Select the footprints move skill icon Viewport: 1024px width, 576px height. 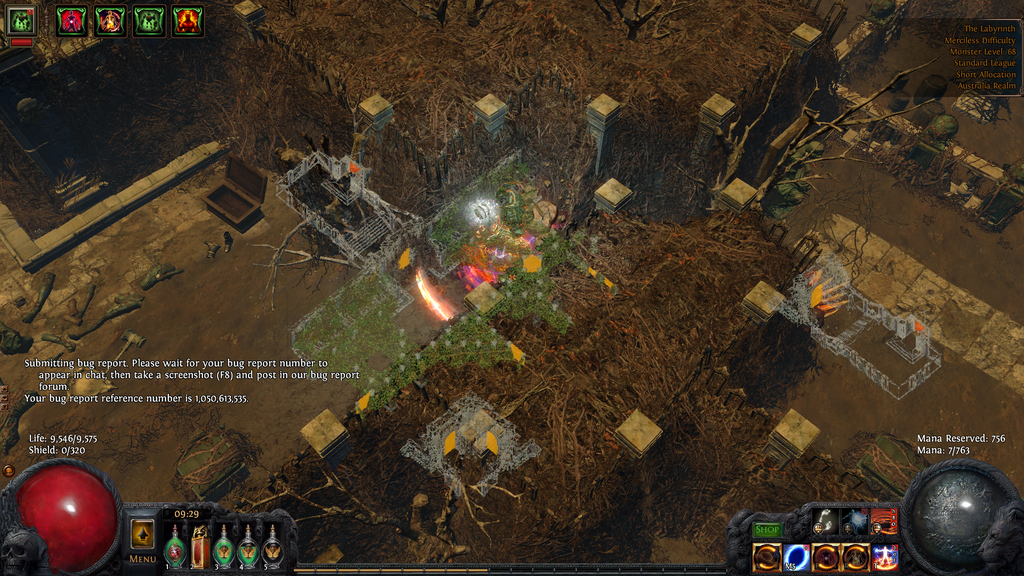point(825,523)
